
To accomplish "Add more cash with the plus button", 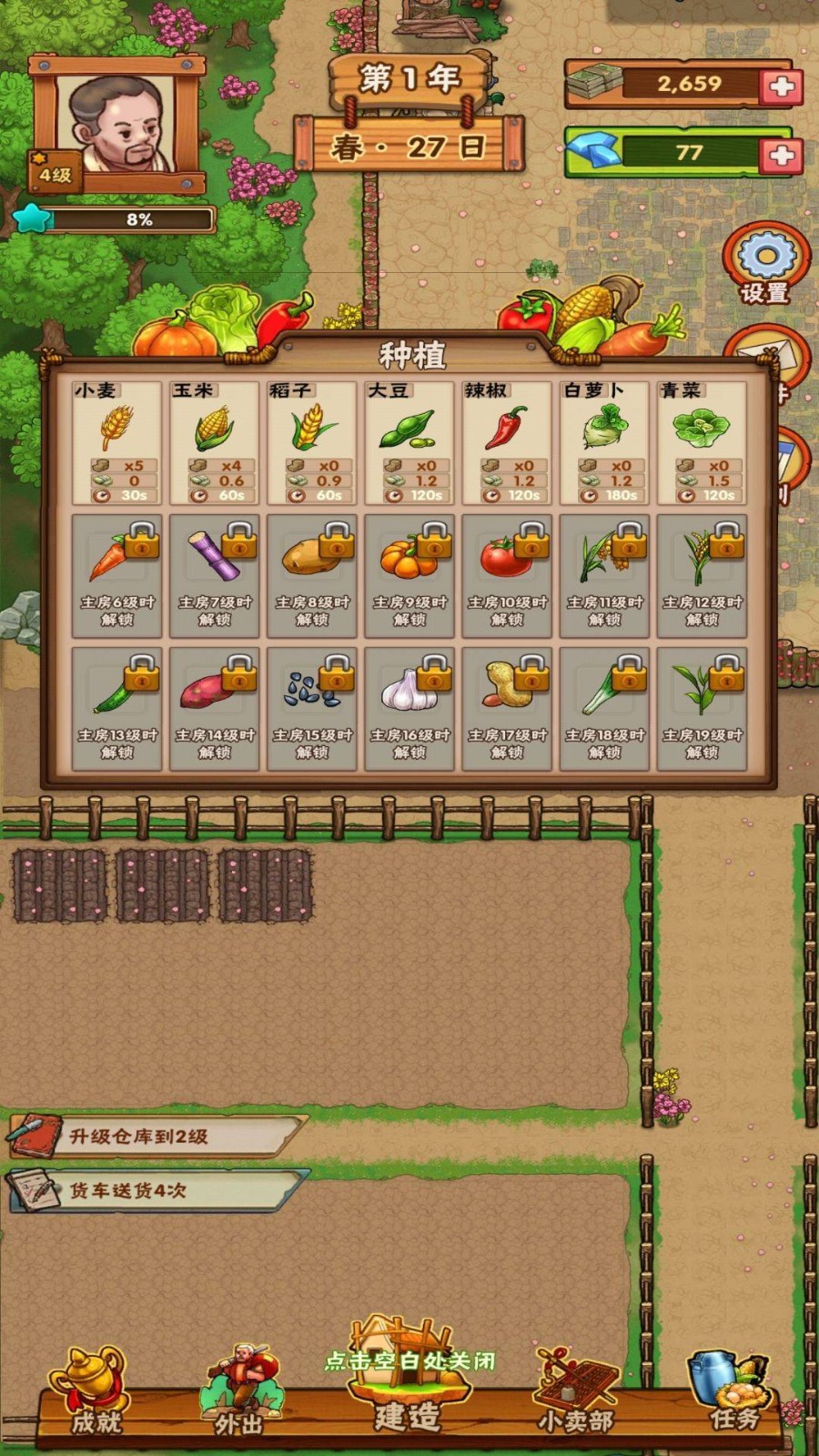I will 782,86.
